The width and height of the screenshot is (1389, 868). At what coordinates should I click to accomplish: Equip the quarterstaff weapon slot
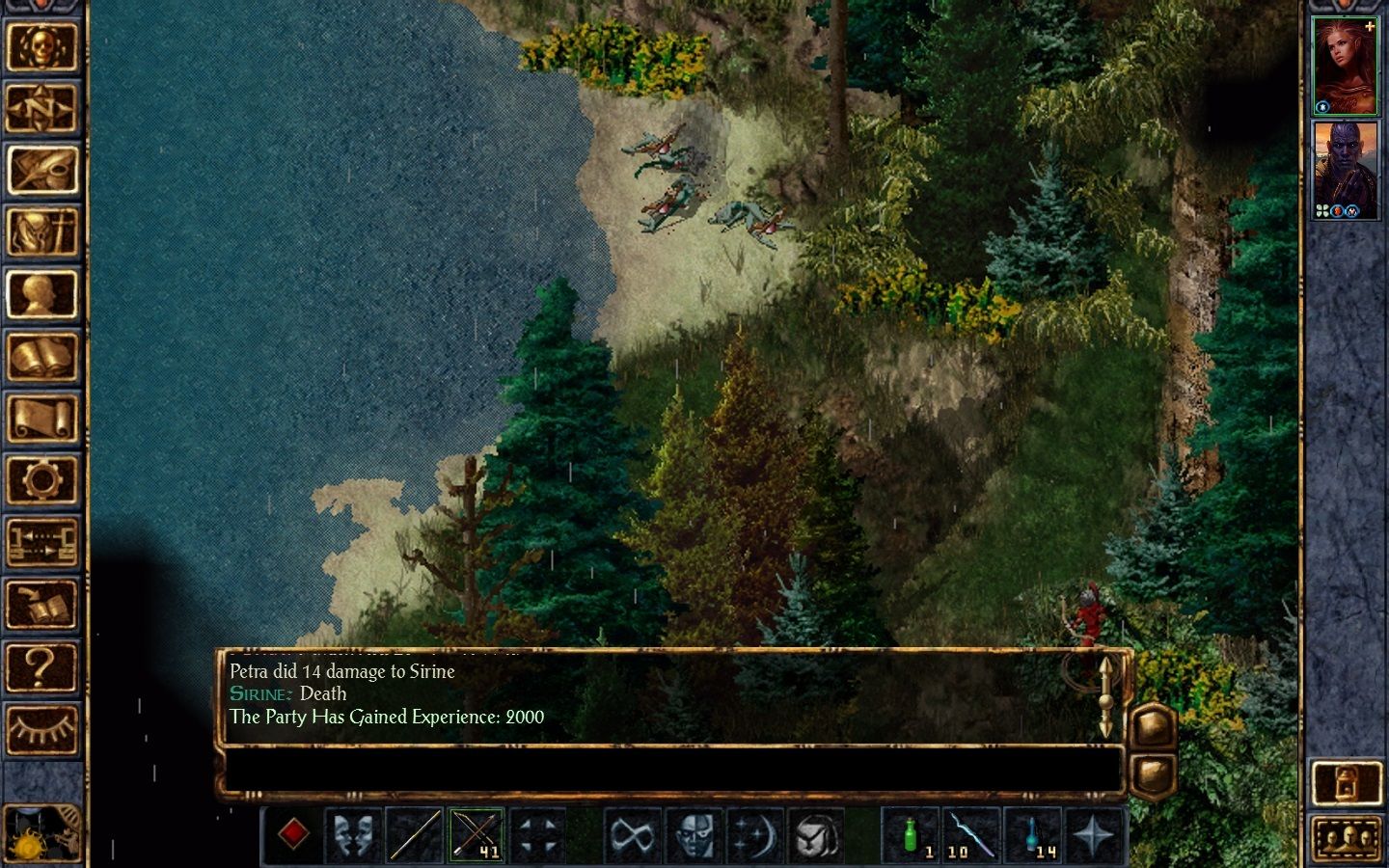coord(415,834)
